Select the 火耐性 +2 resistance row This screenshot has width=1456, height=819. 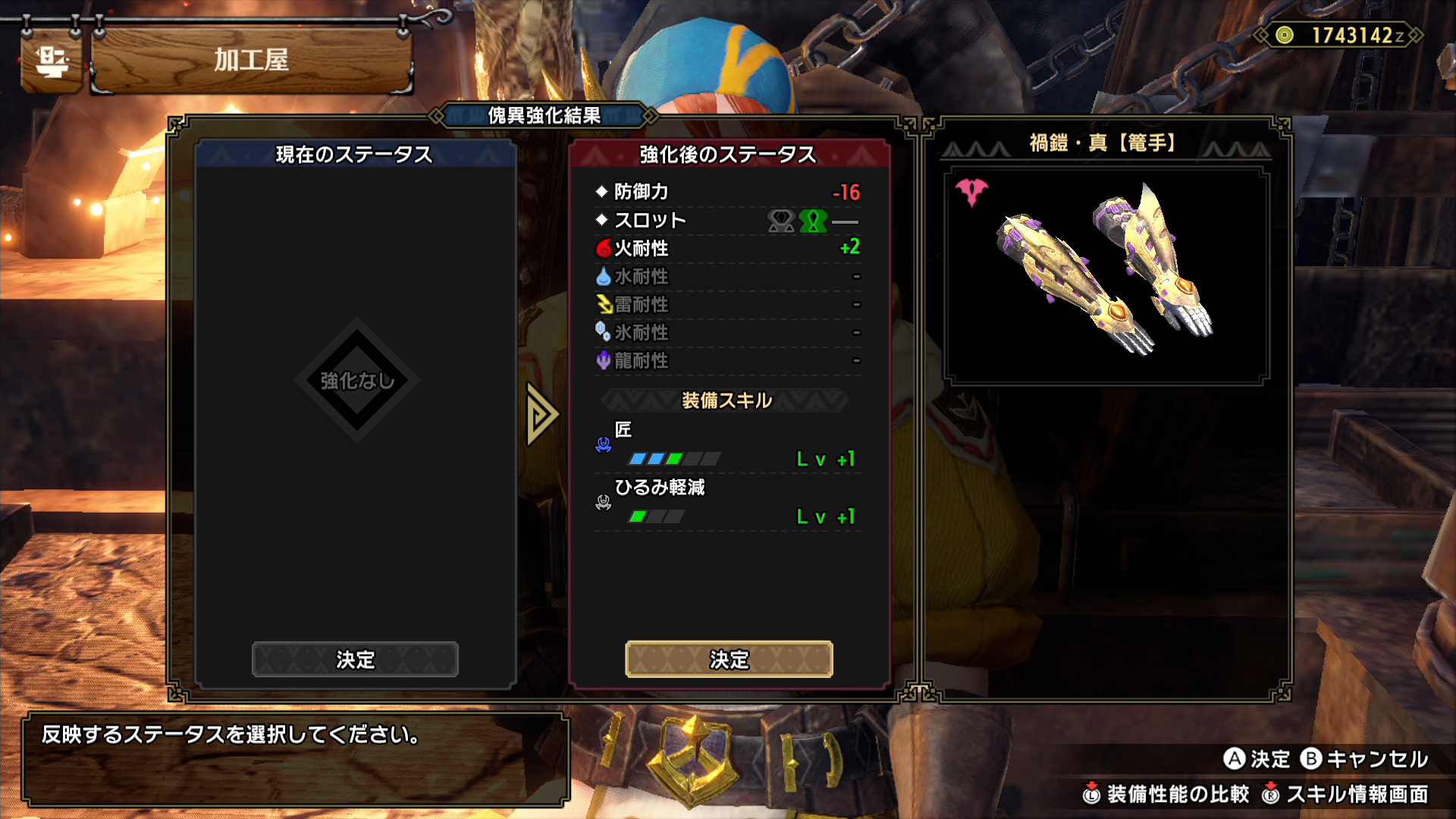728,248
